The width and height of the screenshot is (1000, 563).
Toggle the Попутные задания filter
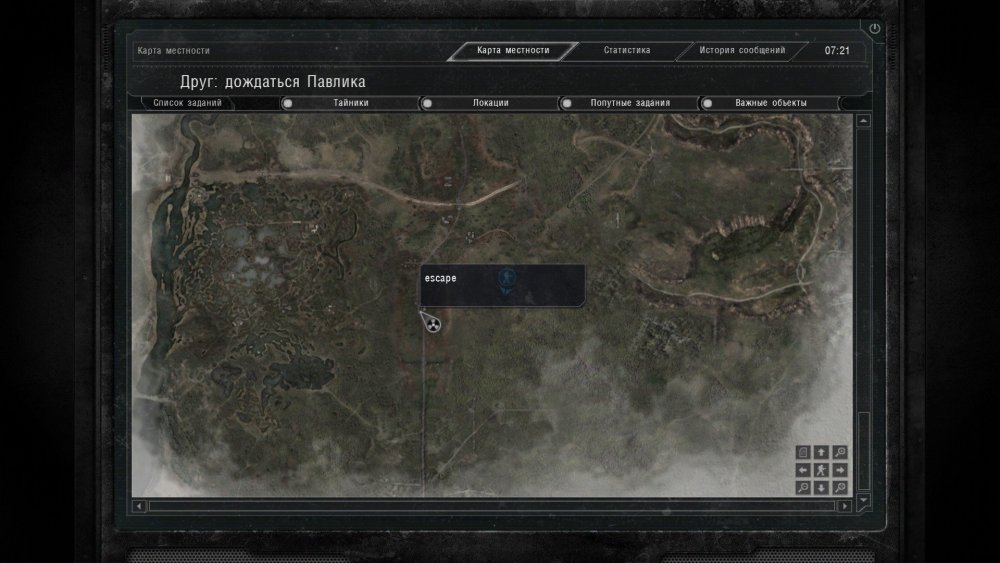[567, 103]
